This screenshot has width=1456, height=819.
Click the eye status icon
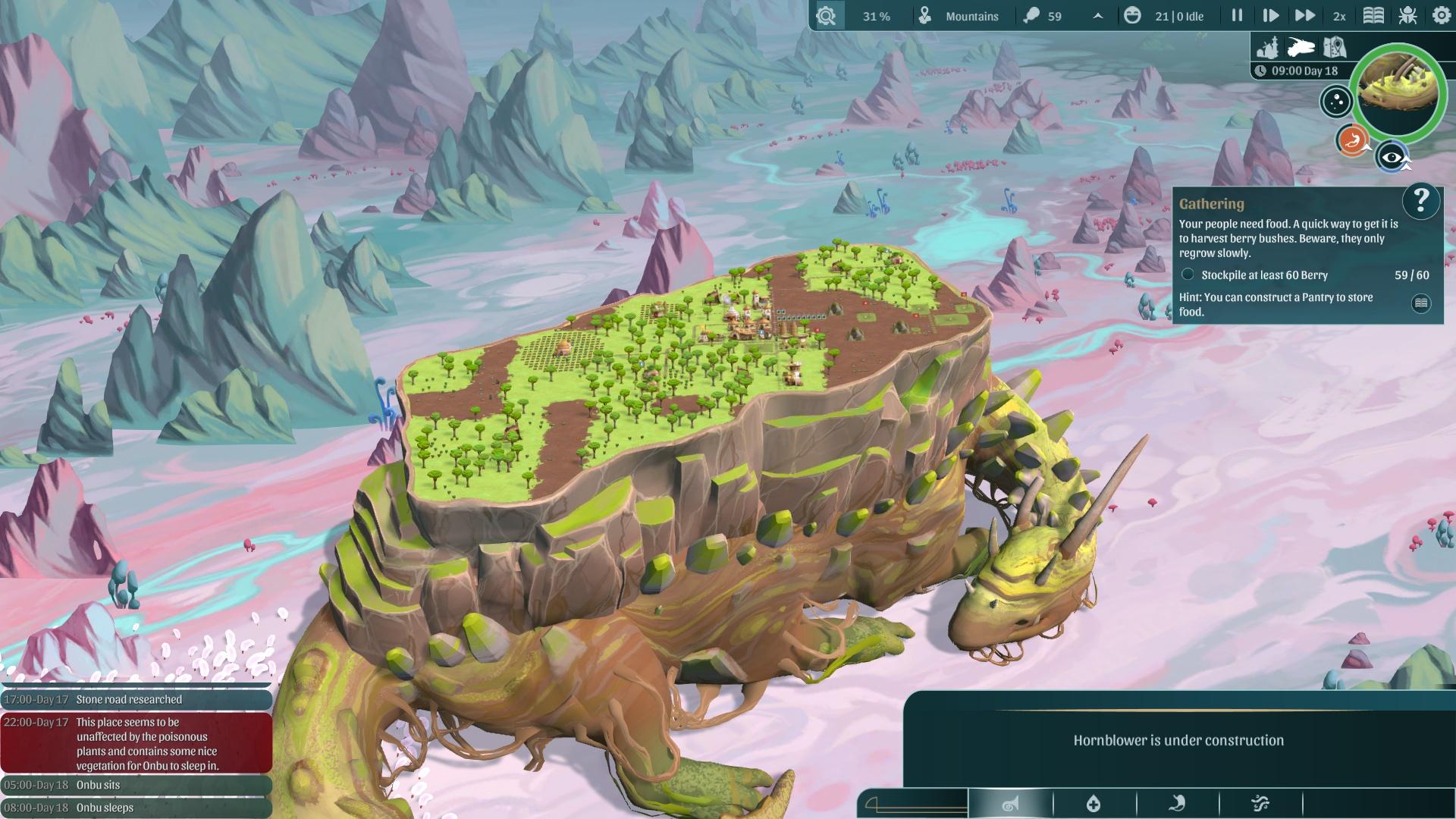coord(1392,157)
